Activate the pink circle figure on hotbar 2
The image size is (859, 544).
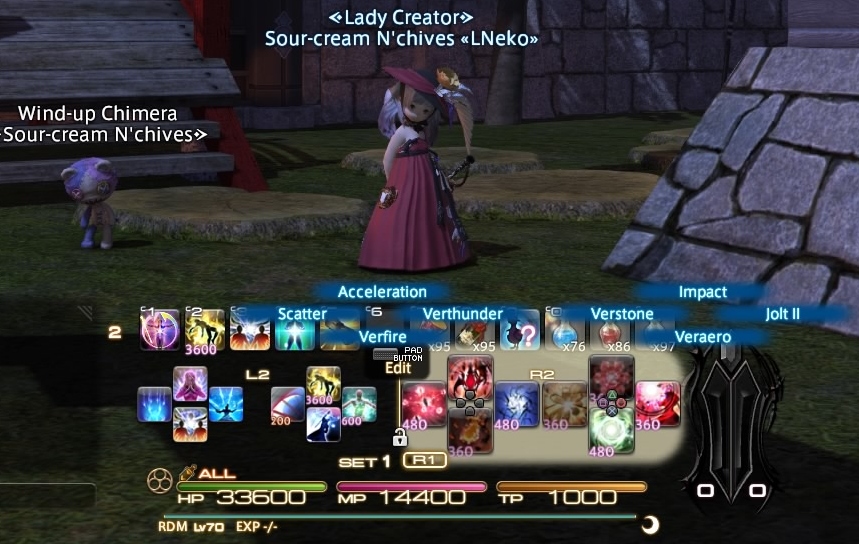(x=160, y=331)
